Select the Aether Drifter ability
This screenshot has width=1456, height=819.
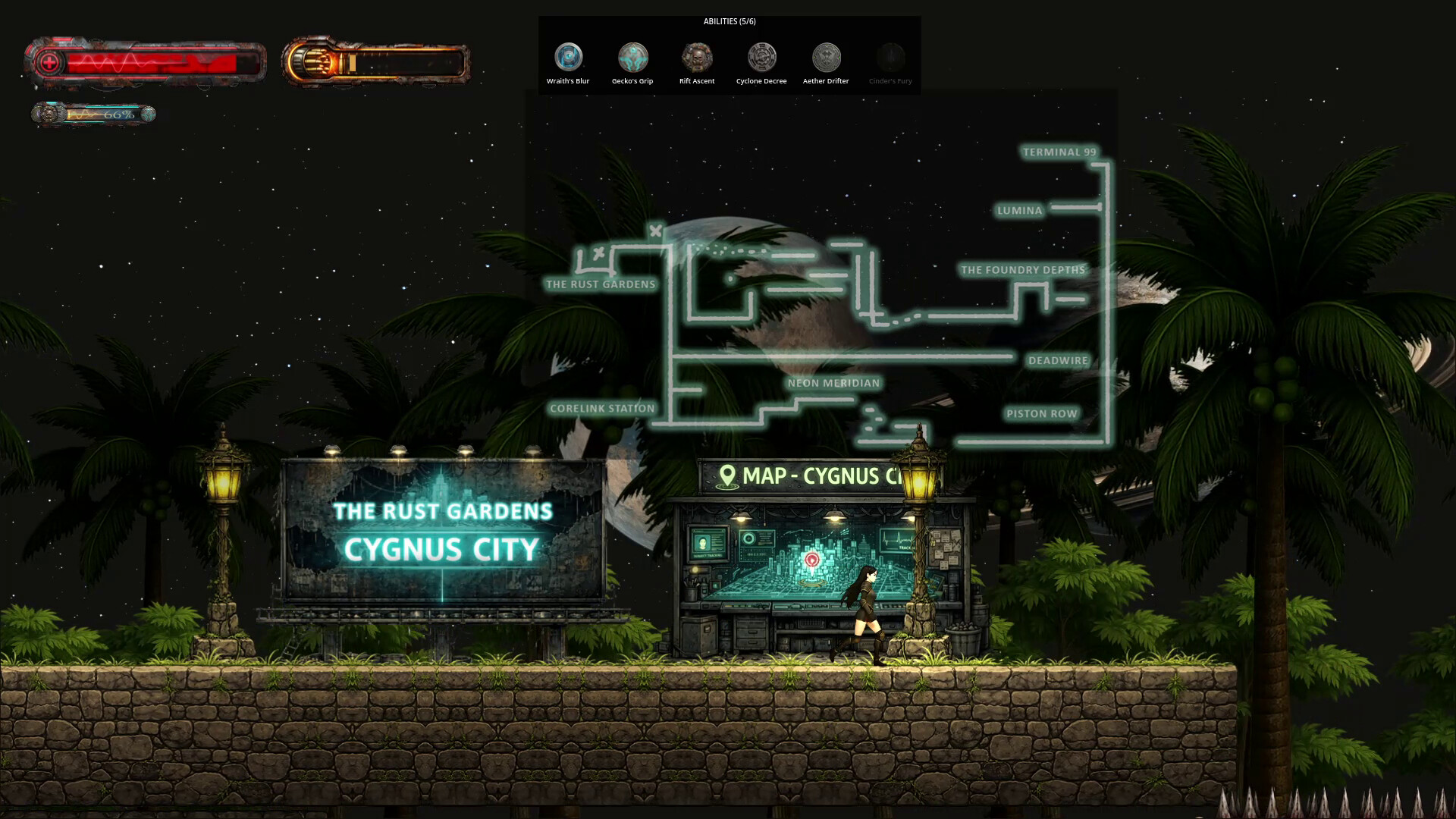click(x=825, y=56)
